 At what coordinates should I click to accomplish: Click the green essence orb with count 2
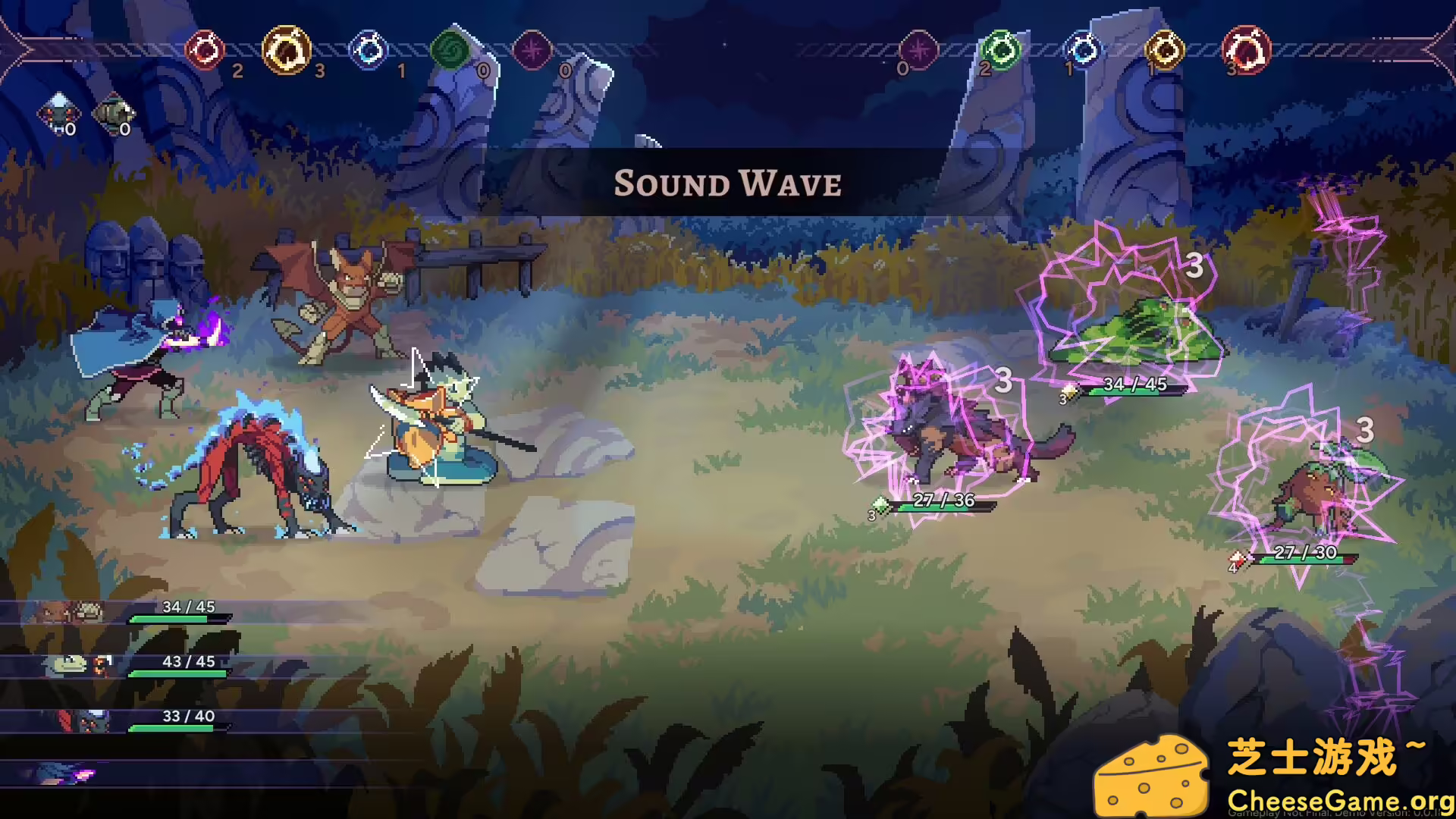[x=1001, y=50]
